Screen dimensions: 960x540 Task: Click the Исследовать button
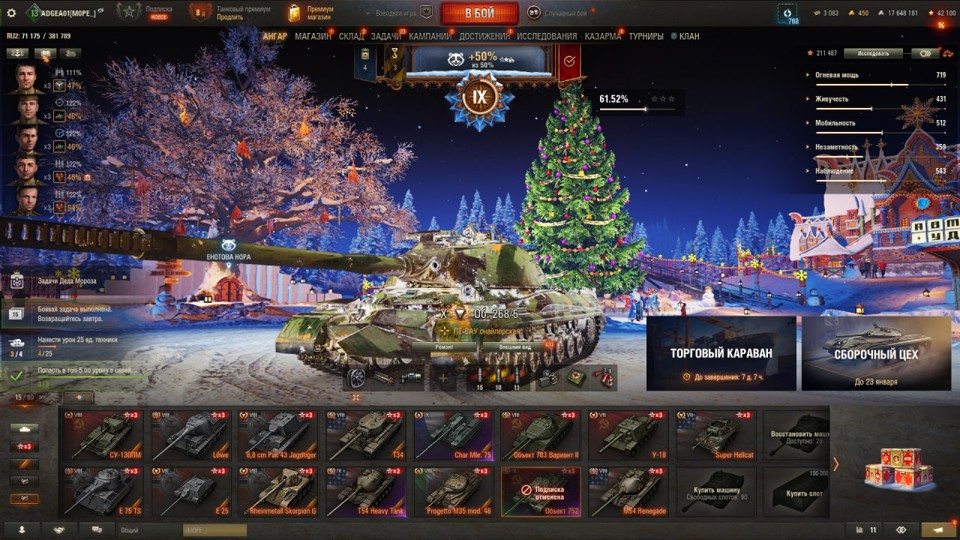click(873, 53)
